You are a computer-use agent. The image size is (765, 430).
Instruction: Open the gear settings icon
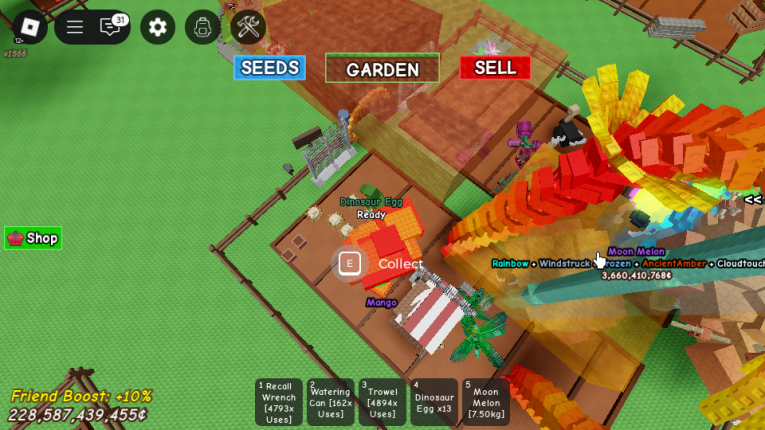pos(157,27)
